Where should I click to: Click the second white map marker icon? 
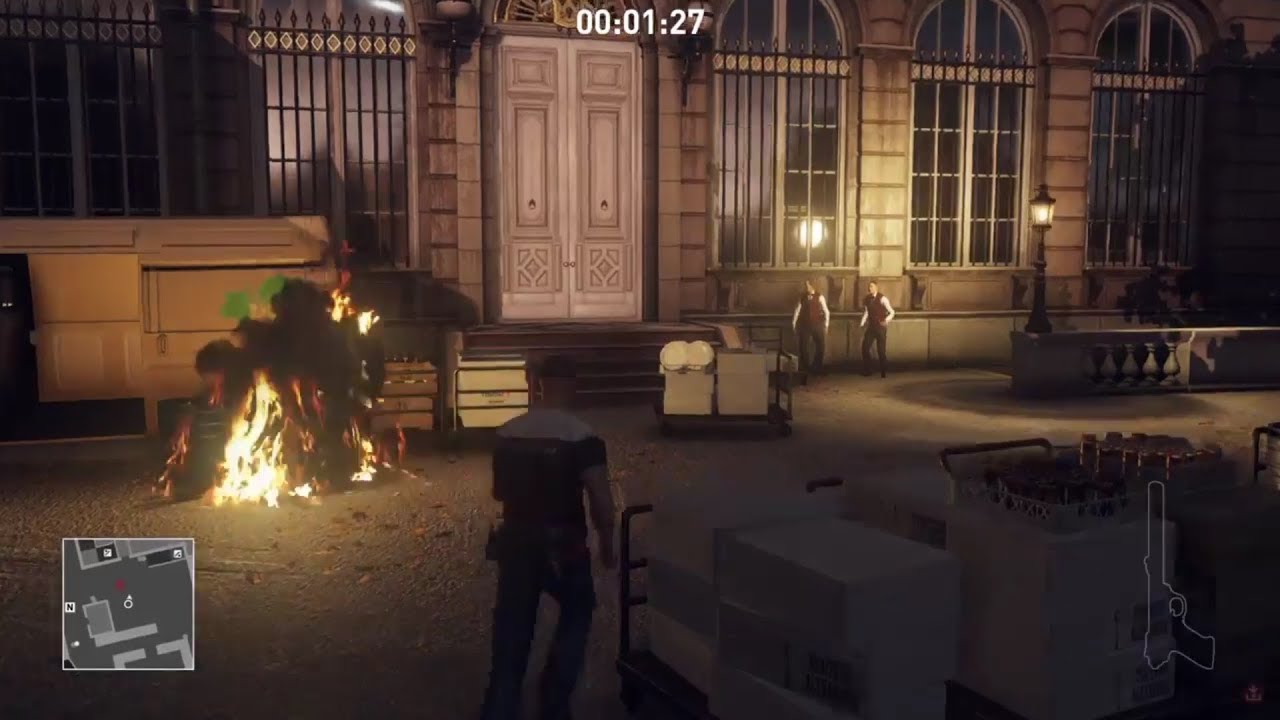pyautogui.click(x=177, y=554)
